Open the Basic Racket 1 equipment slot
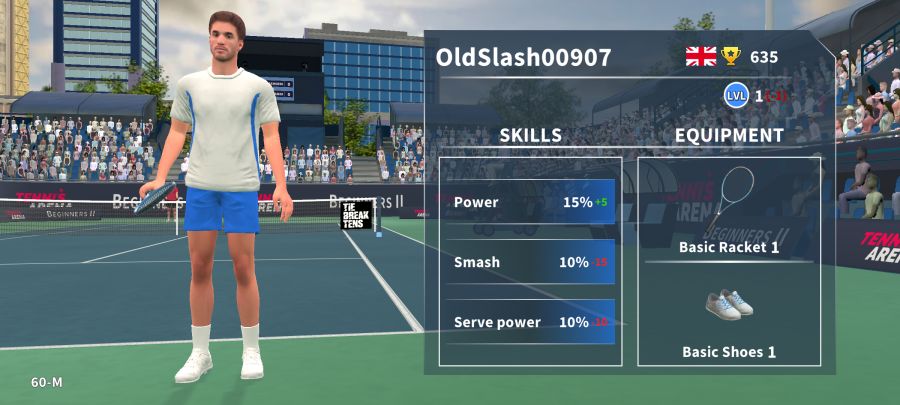This screenshot has height=405, width=900. pyautogui.click(x=728, y=211)
